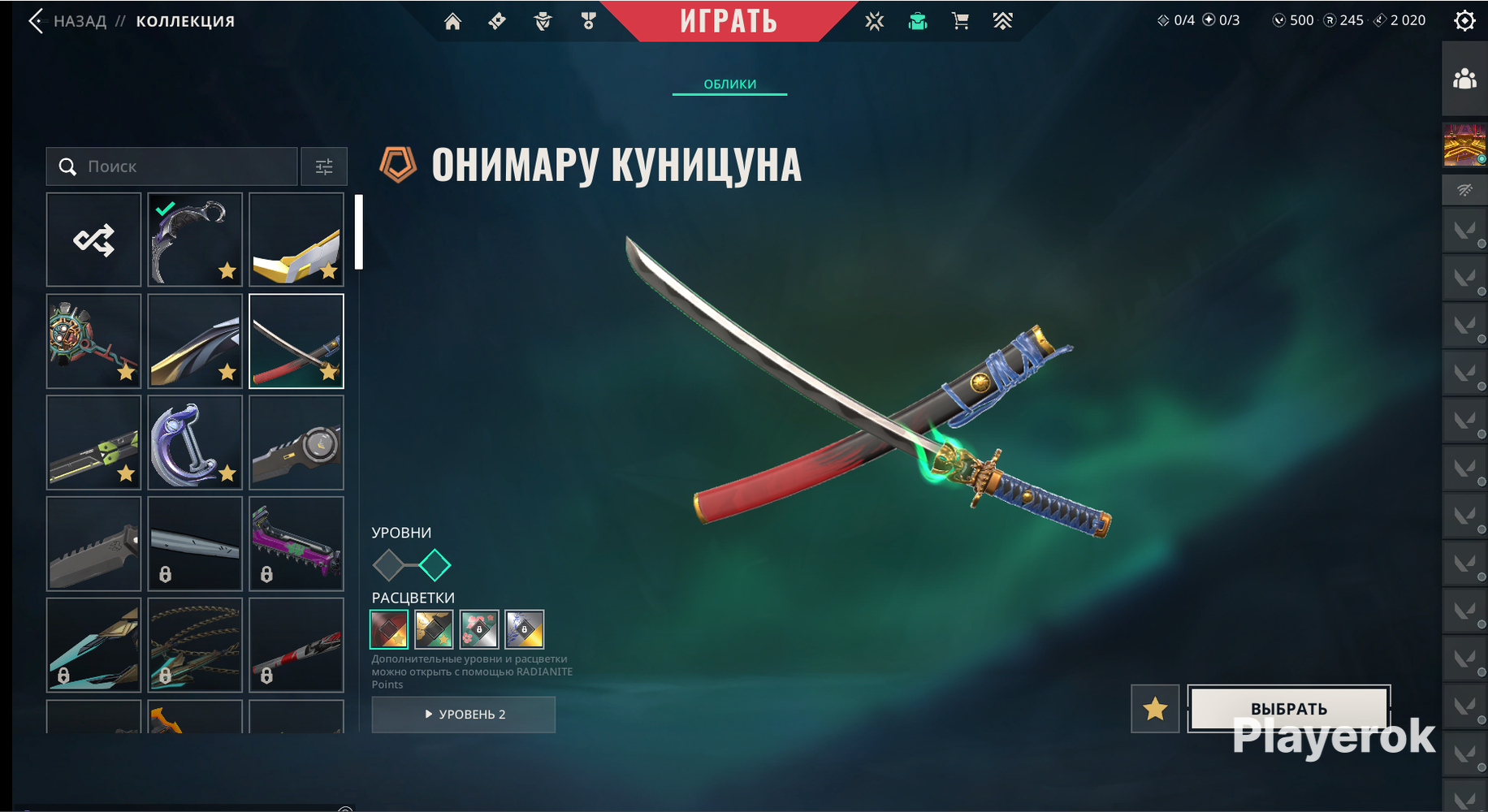Viewport: 1488px width, 812px height.
Task: Pick the turtle-shell mace melee skin
Action: (x=94, y=341)
